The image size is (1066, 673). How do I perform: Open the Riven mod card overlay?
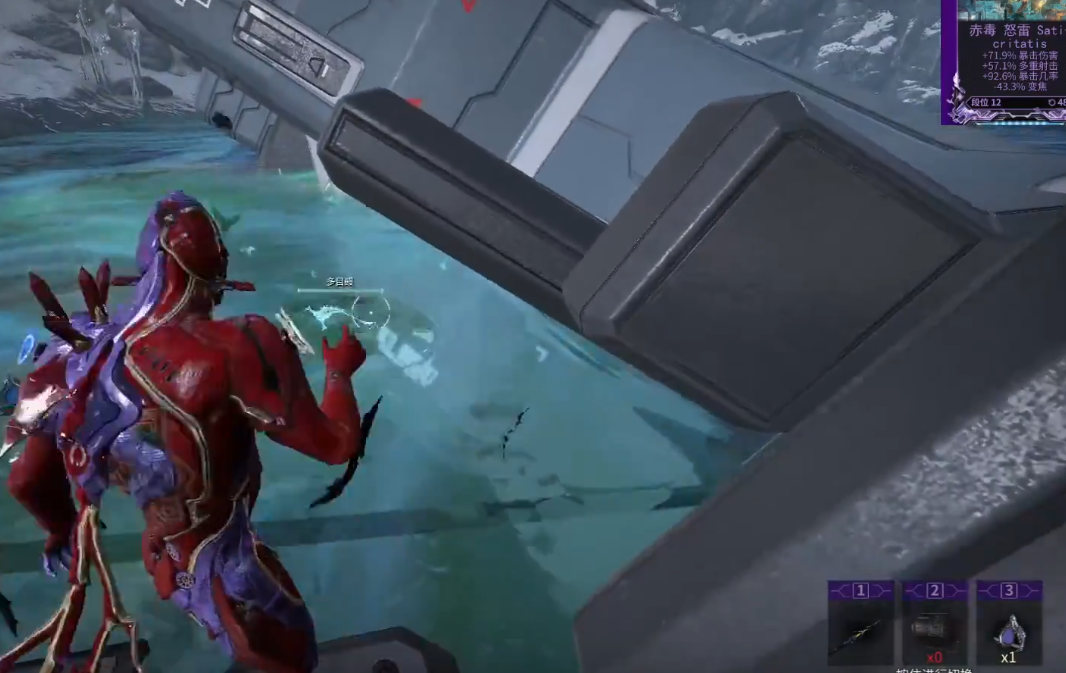(x=1004, y=62)
